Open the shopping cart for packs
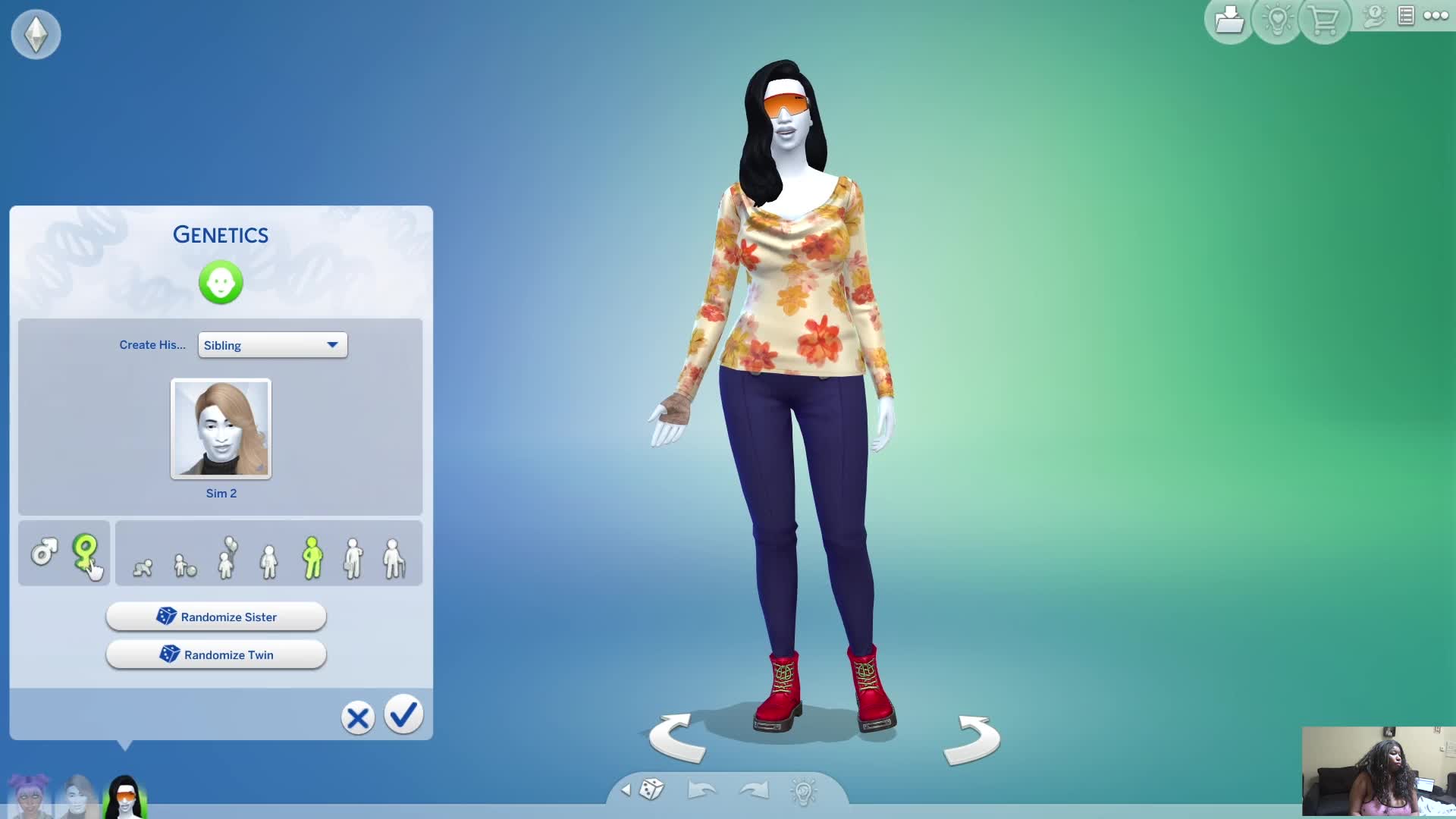This screenshot has height=819, width=1456. pyautogui.click(x=1324, y=20)
